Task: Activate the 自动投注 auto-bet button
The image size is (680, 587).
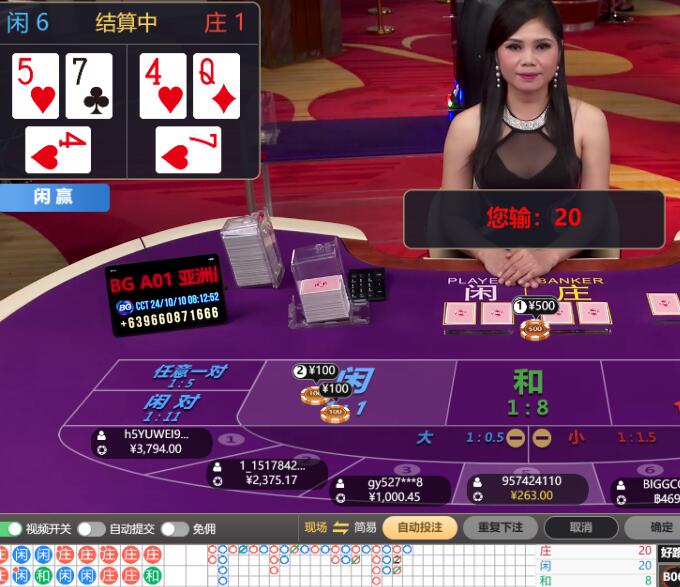Action: [x=419, y=528]
